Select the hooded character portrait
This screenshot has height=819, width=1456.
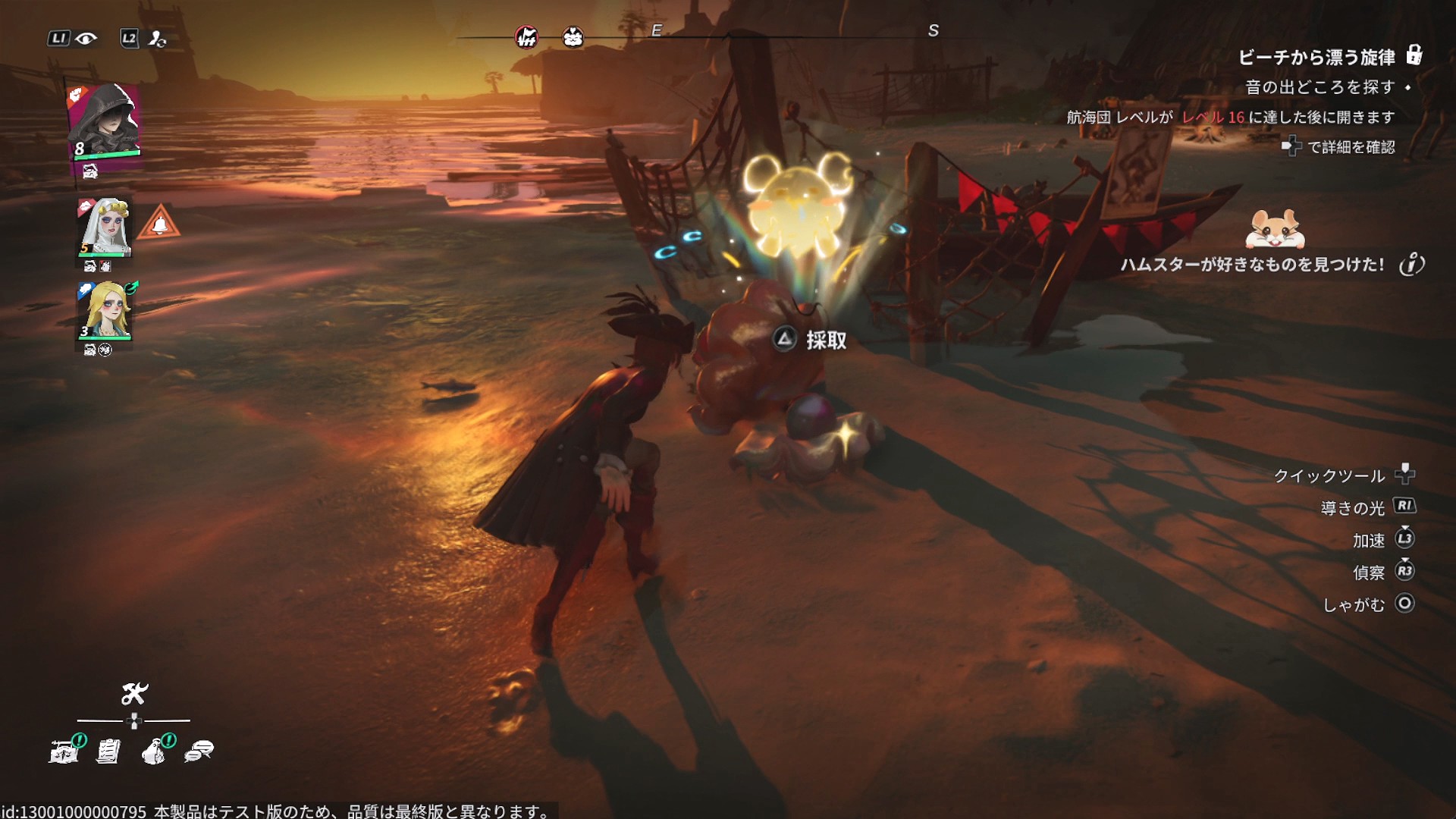(105, 121)
